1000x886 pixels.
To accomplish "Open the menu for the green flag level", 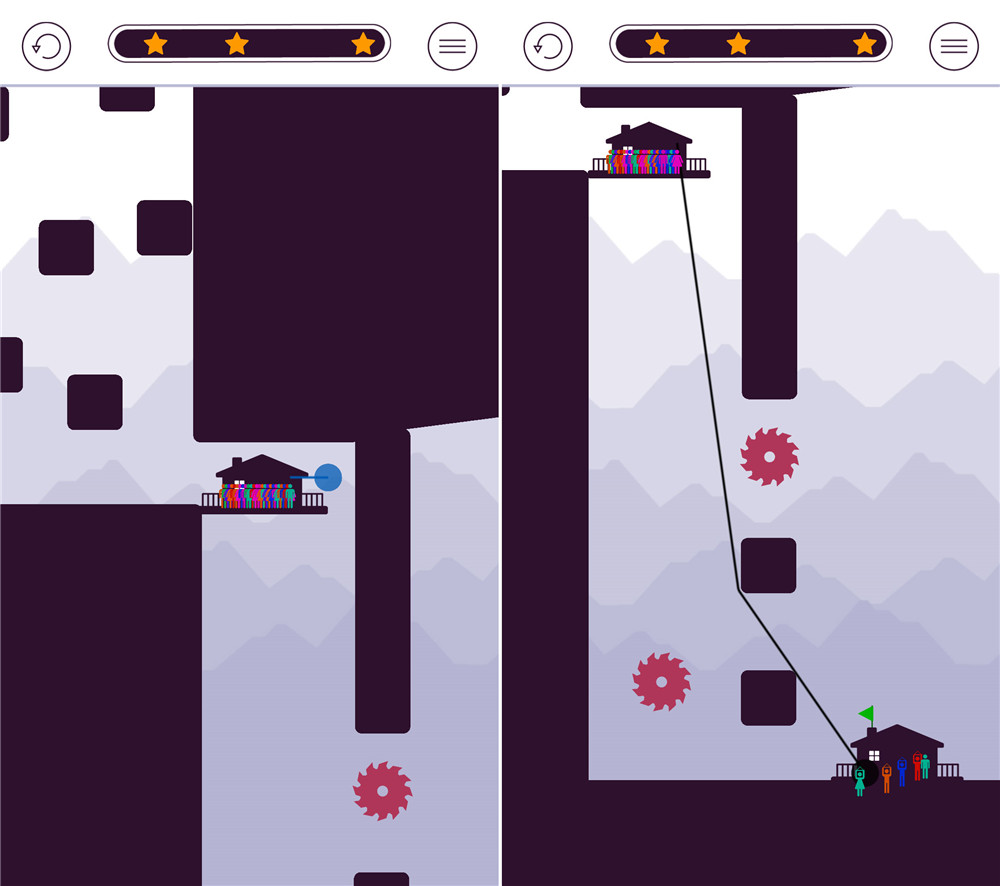I will pos(953,46).
